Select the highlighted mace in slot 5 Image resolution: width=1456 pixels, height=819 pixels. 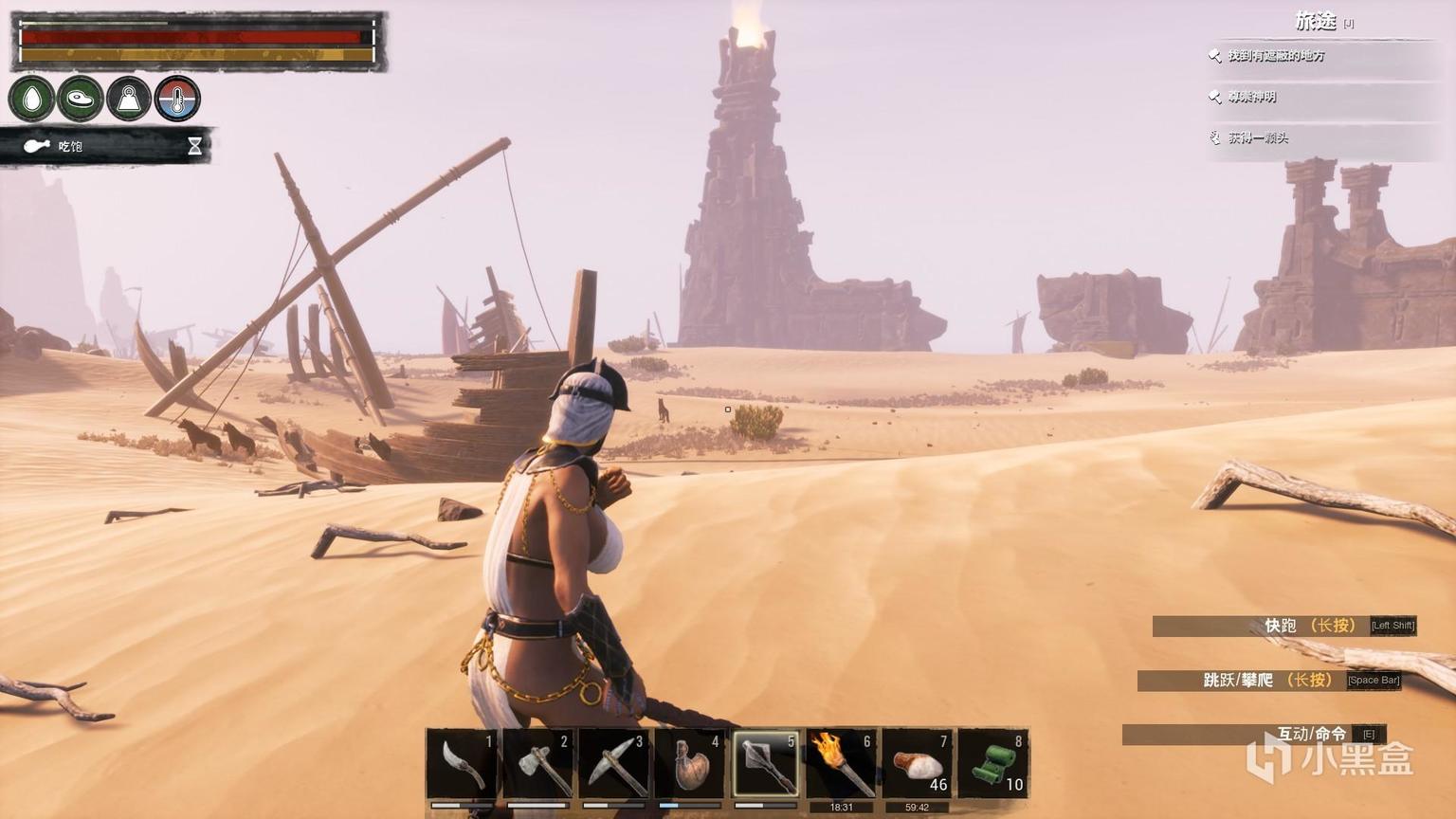(x=765, y=764)
